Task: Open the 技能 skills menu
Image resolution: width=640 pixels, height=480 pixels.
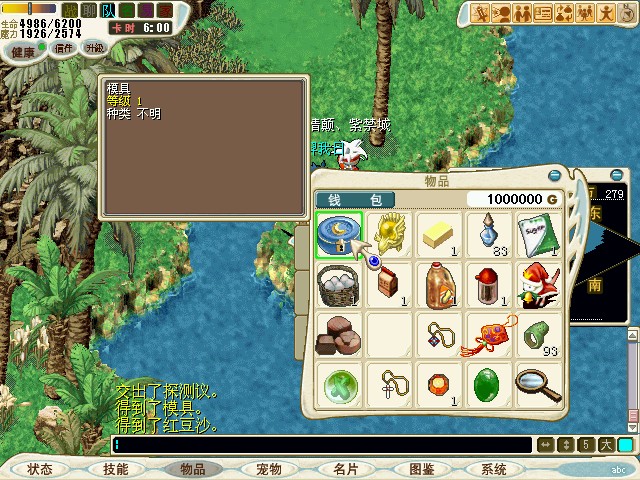Action: pos(115,468)
